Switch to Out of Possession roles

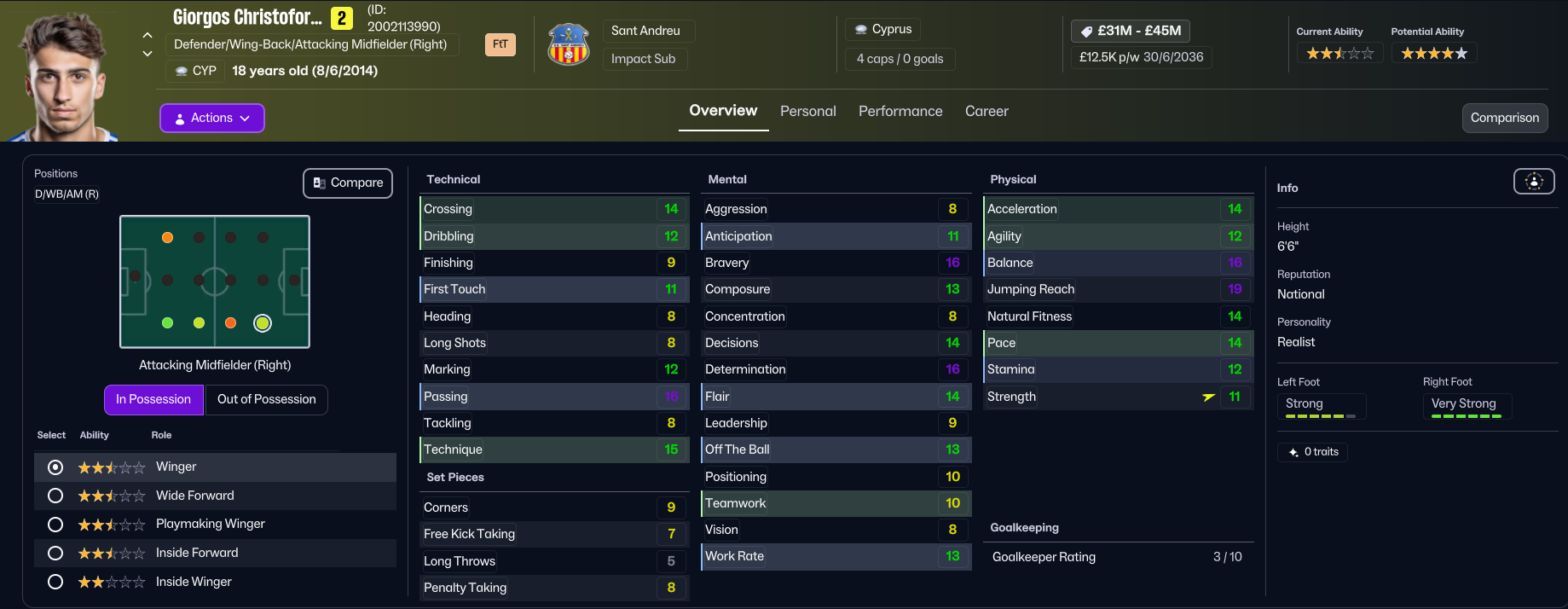pyautogui.click(x=266, y=400)
